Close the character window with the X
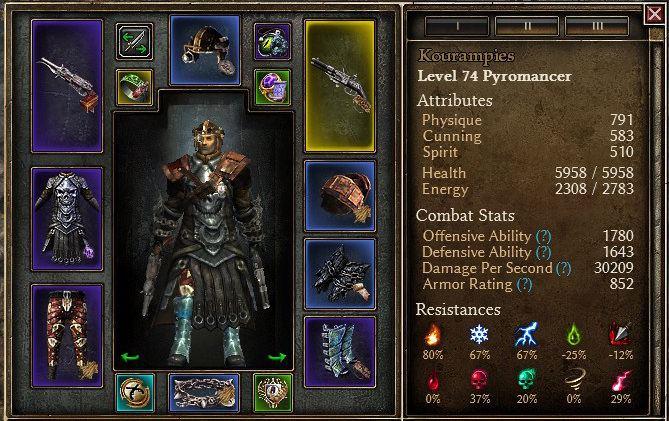Viewport: 669px width, 421px height. (x=654, y=13)
